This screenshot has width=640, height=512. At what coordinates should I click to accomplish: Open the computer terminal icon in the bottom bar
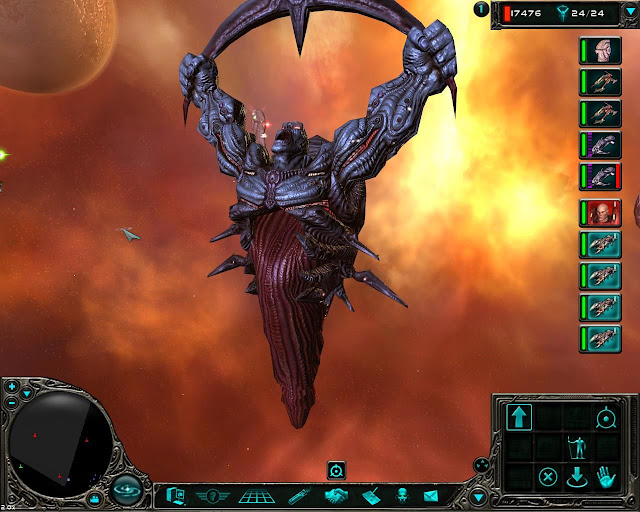[175, 495]
